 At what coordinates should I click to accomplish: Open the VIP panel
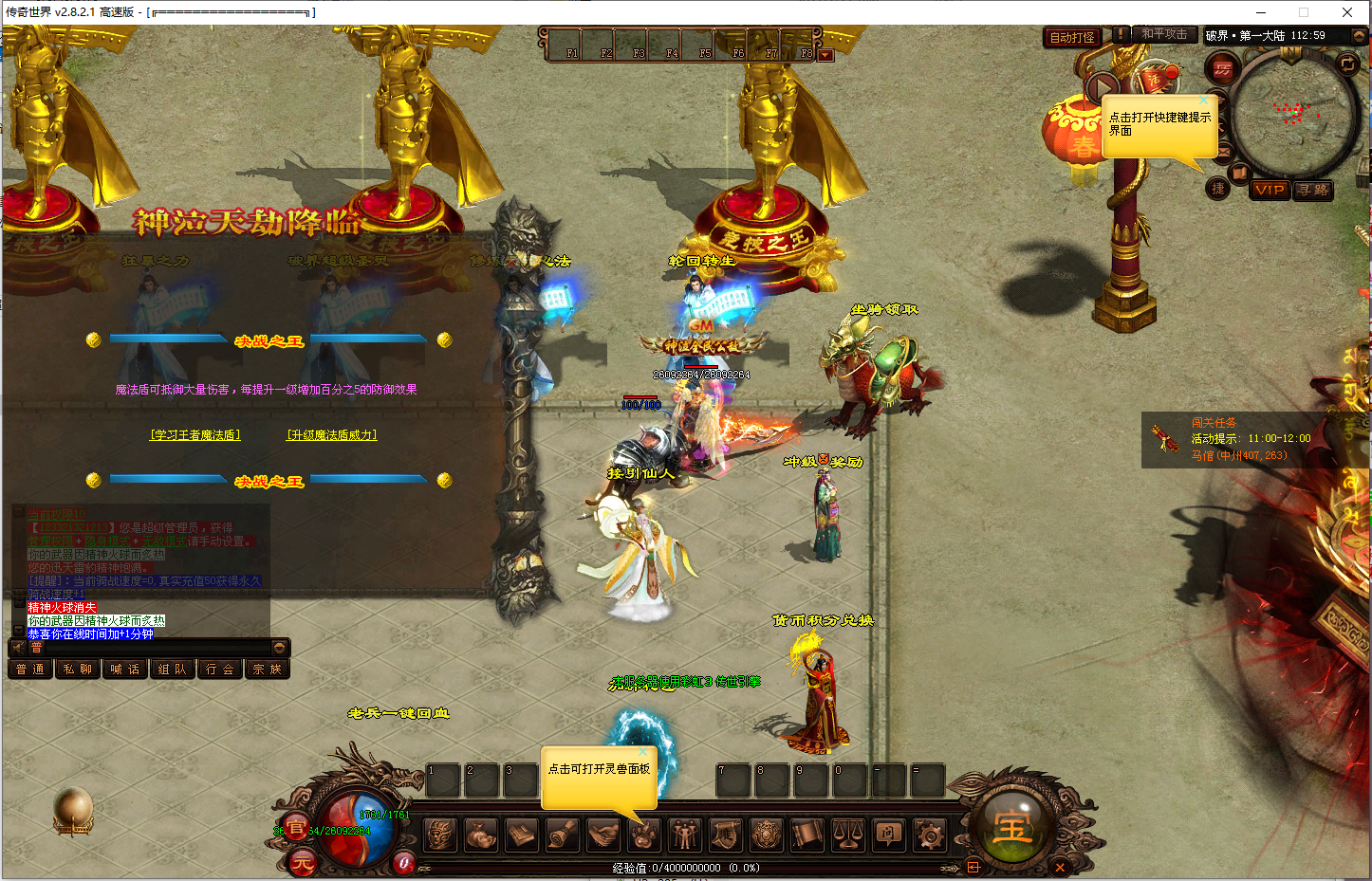pos(1270,190)
